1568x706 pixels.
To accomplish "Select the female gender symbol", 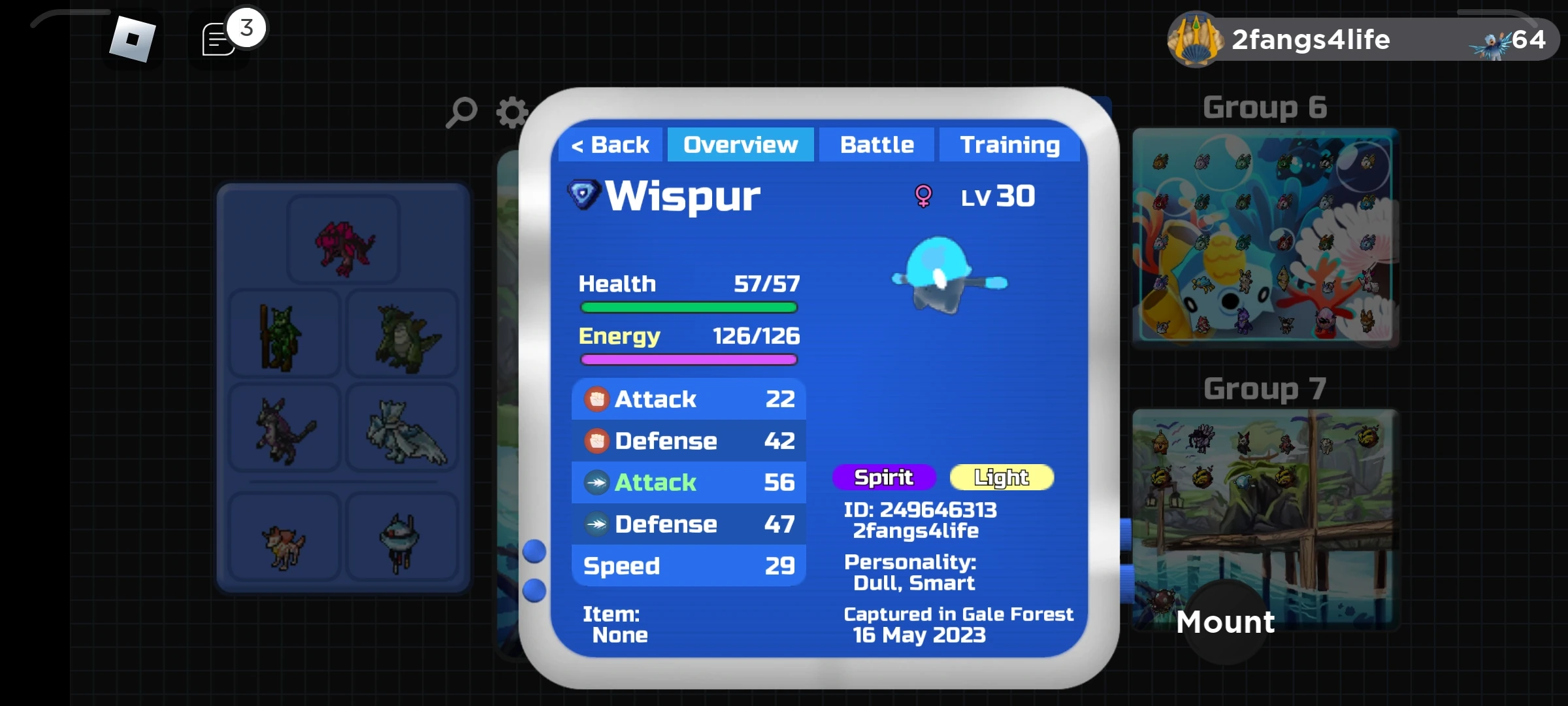I will [924, 195].
